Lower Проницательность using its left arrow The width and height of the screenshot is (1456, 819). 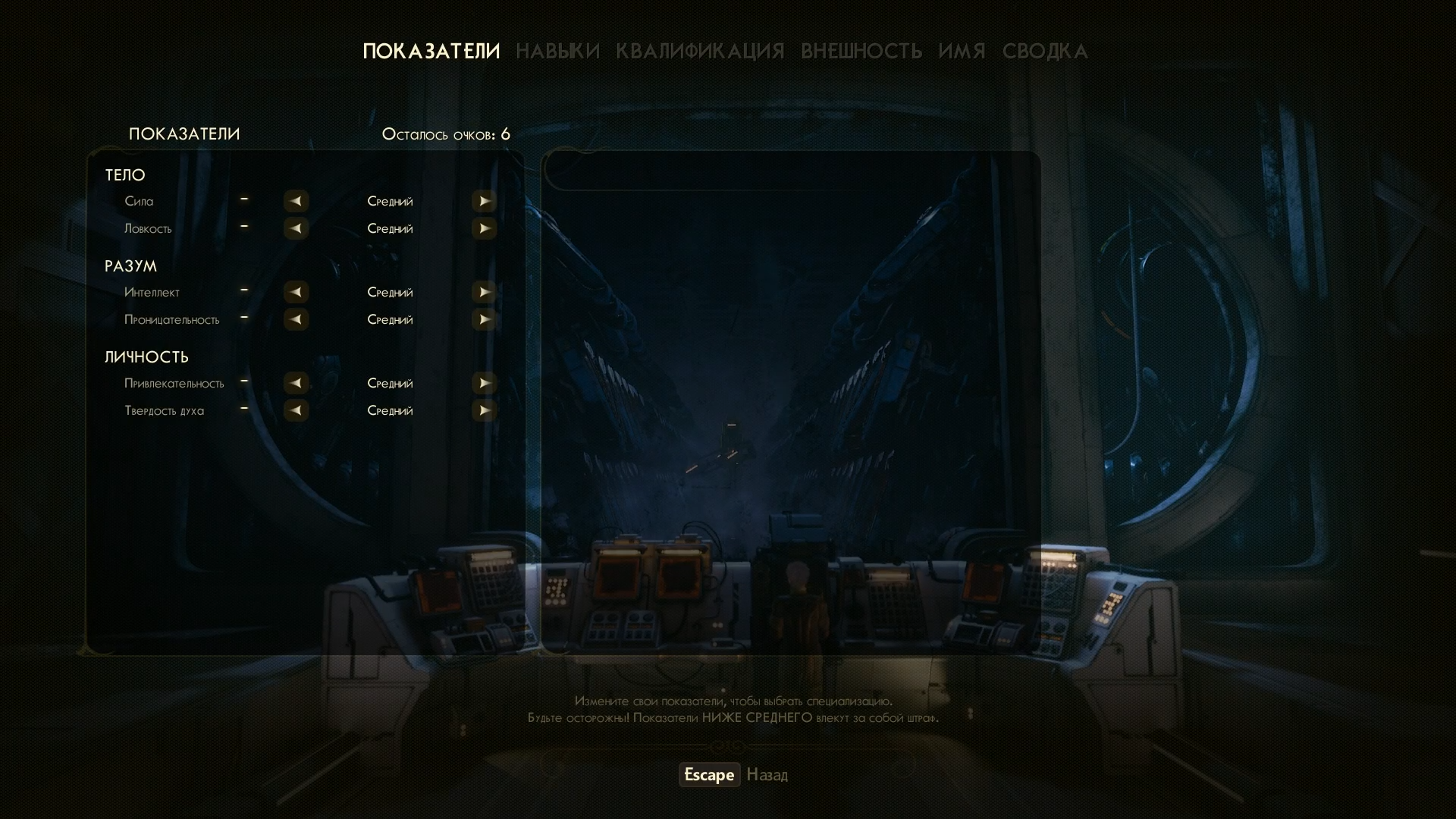pyautogui.click(x=296, y=319)
